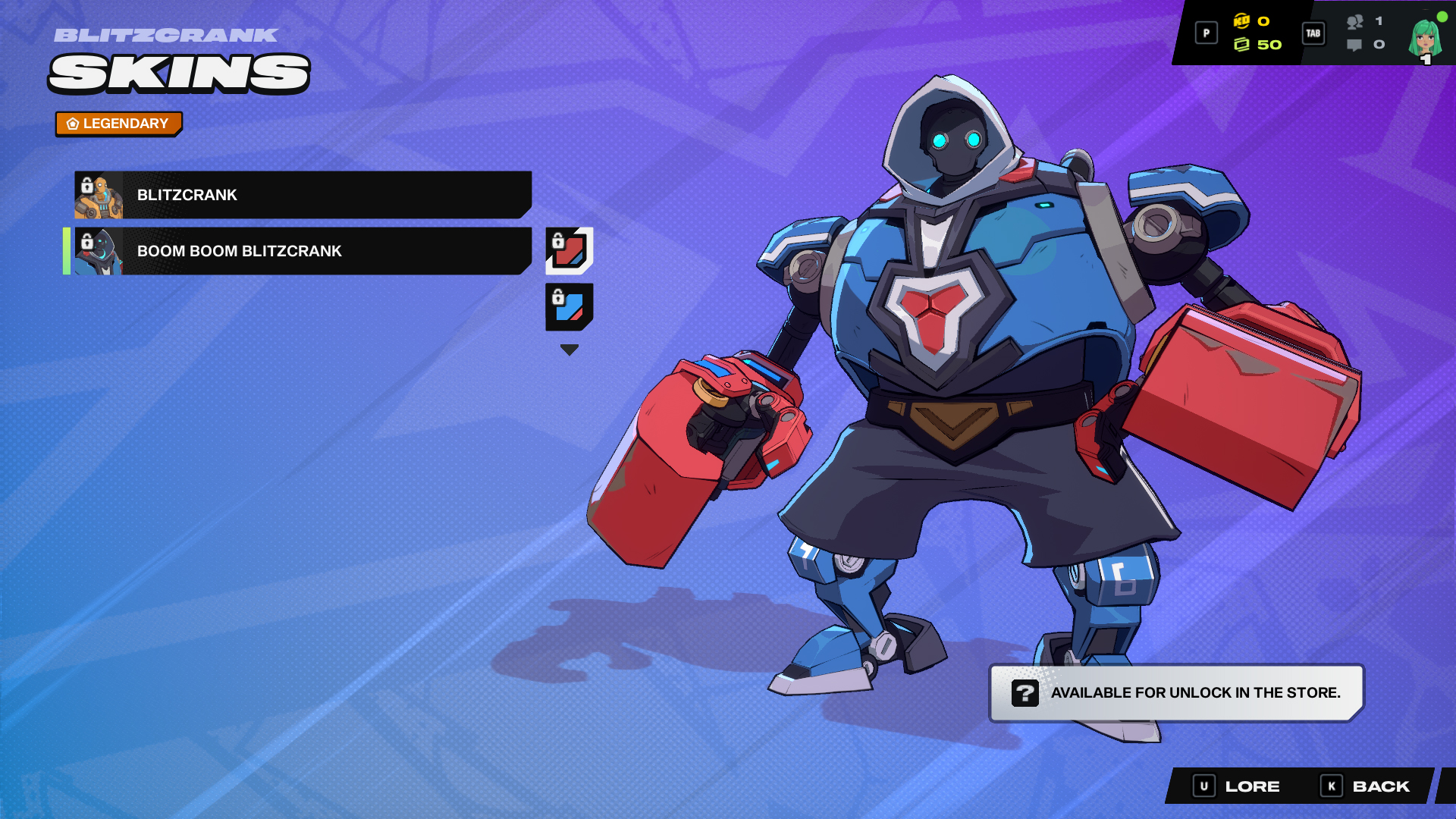Image resolution: width=1456 pixels, height=819 pixels.
Task: Select the BOOM BOOM BLITZCRANK skin entry
Action: [303, 251]
